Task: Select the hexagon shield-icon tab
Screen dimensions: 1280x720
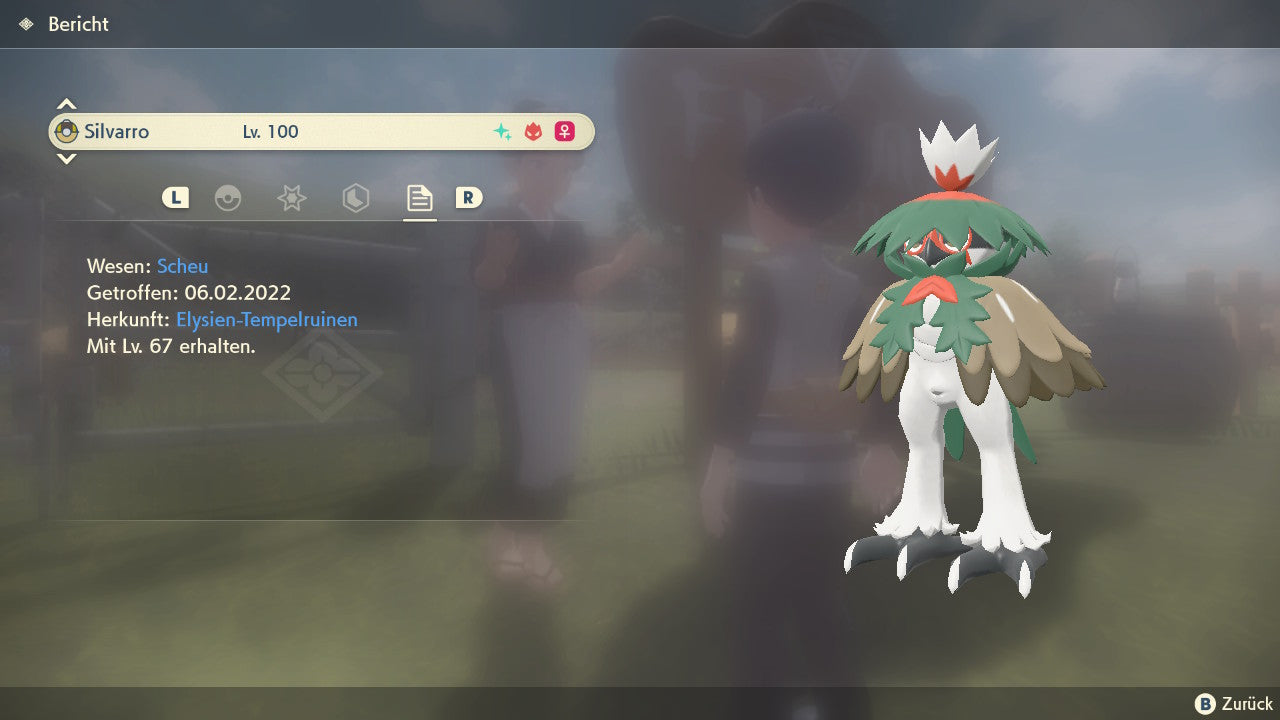Action: point(355,198)
